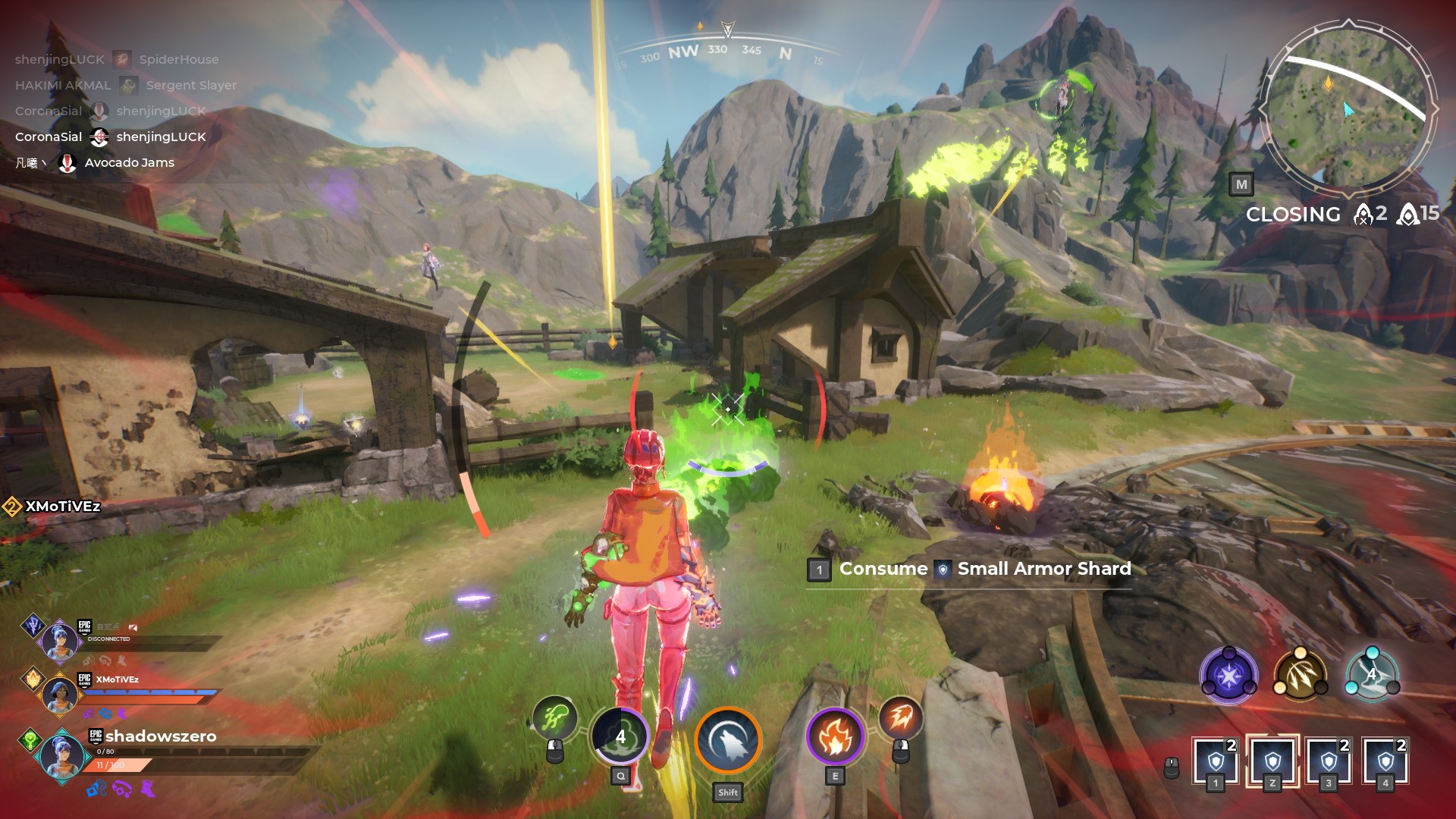
Task: Choose the armor shard in slot 1
Action: point(1215,760)
